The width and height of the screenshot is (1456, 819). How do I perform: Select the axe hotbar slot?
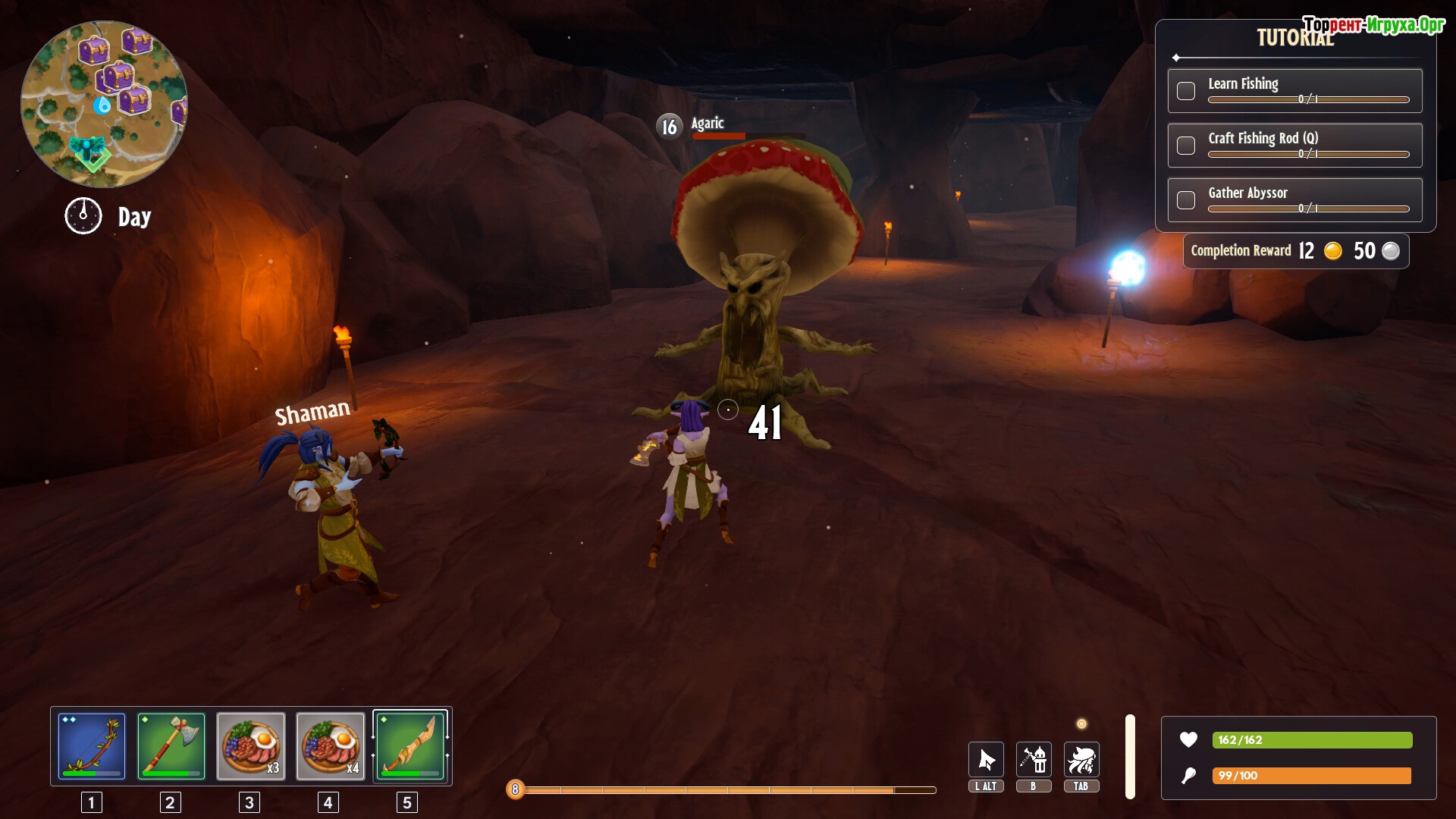click(171, 746)
